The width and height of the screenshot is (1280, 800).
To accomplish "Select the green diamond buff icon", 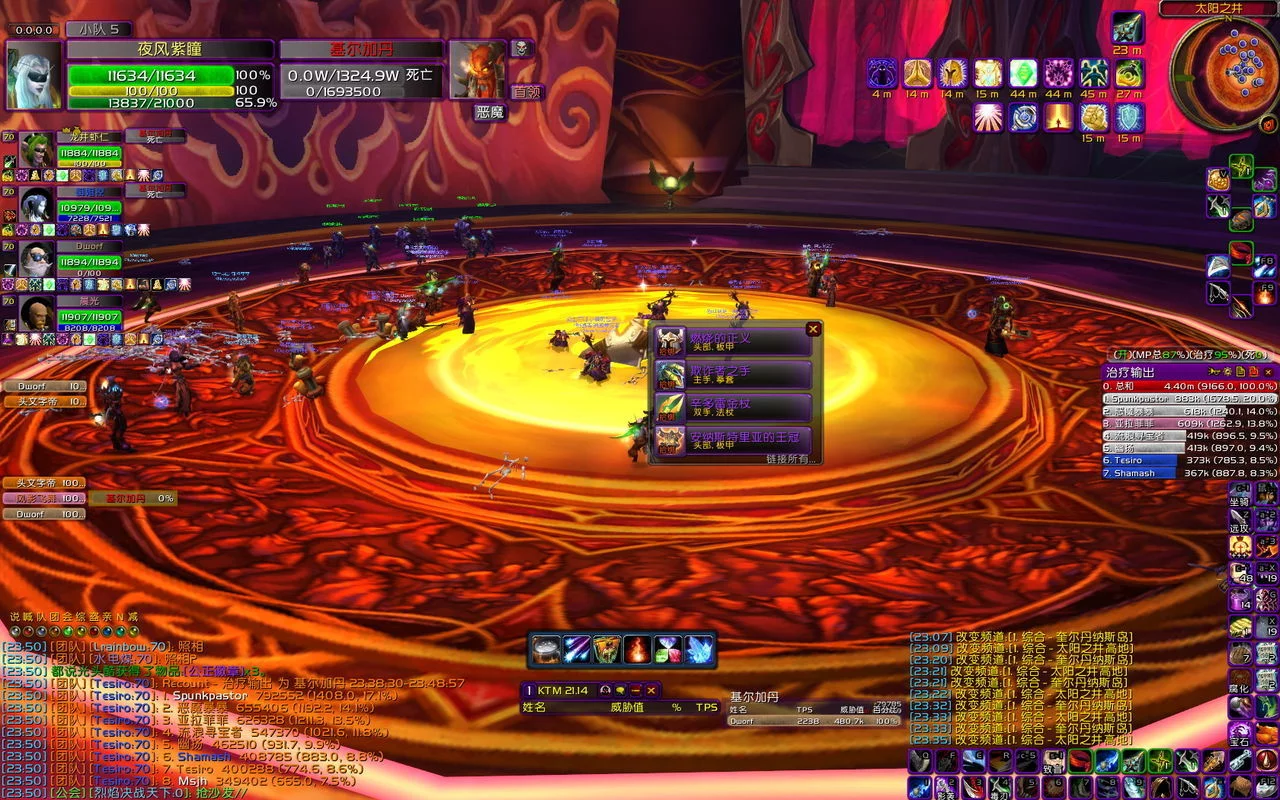I will coord(1022,73).
